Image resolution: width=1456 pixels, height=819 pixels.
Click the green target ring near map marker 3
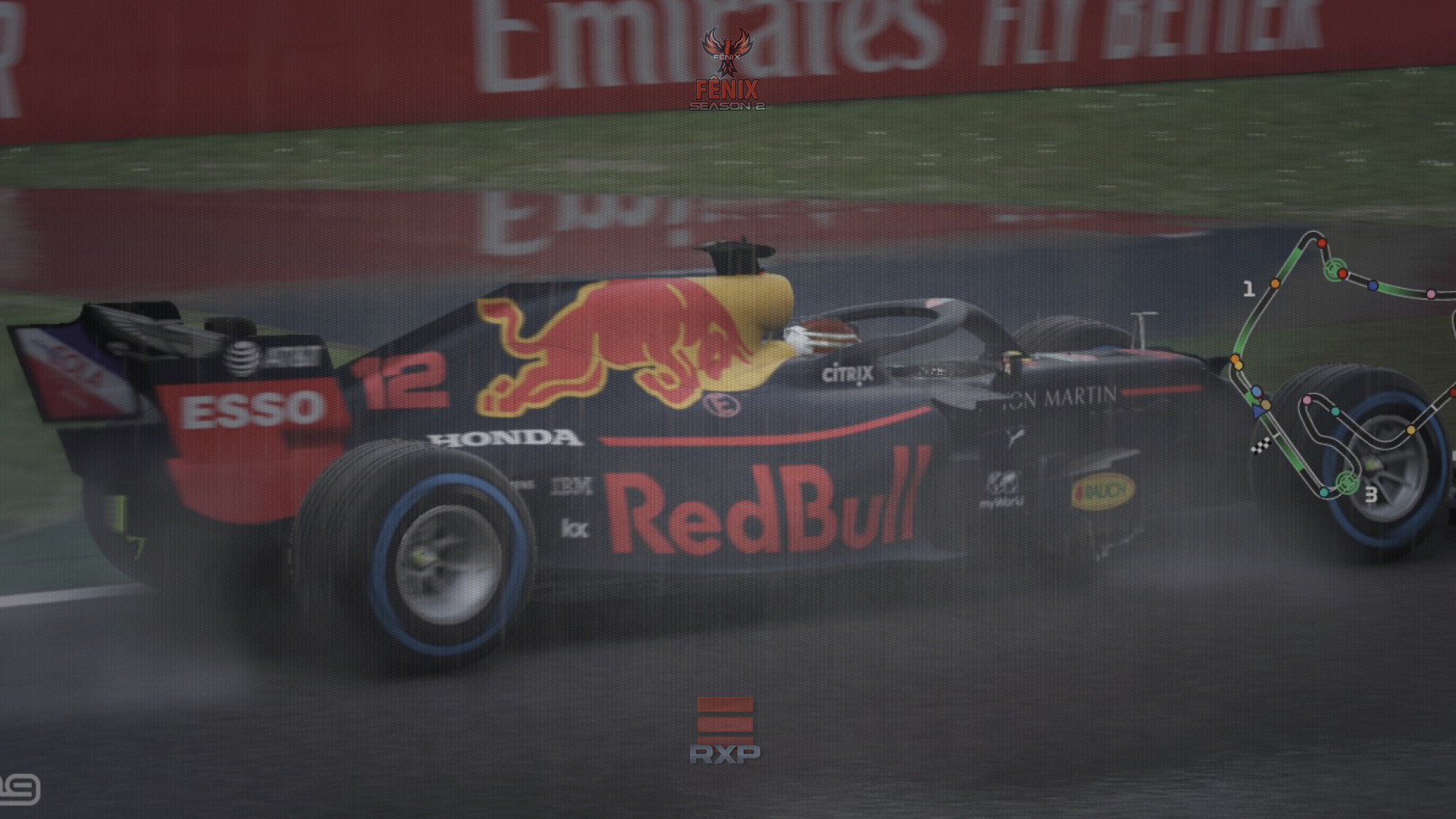coord(1348,482)
